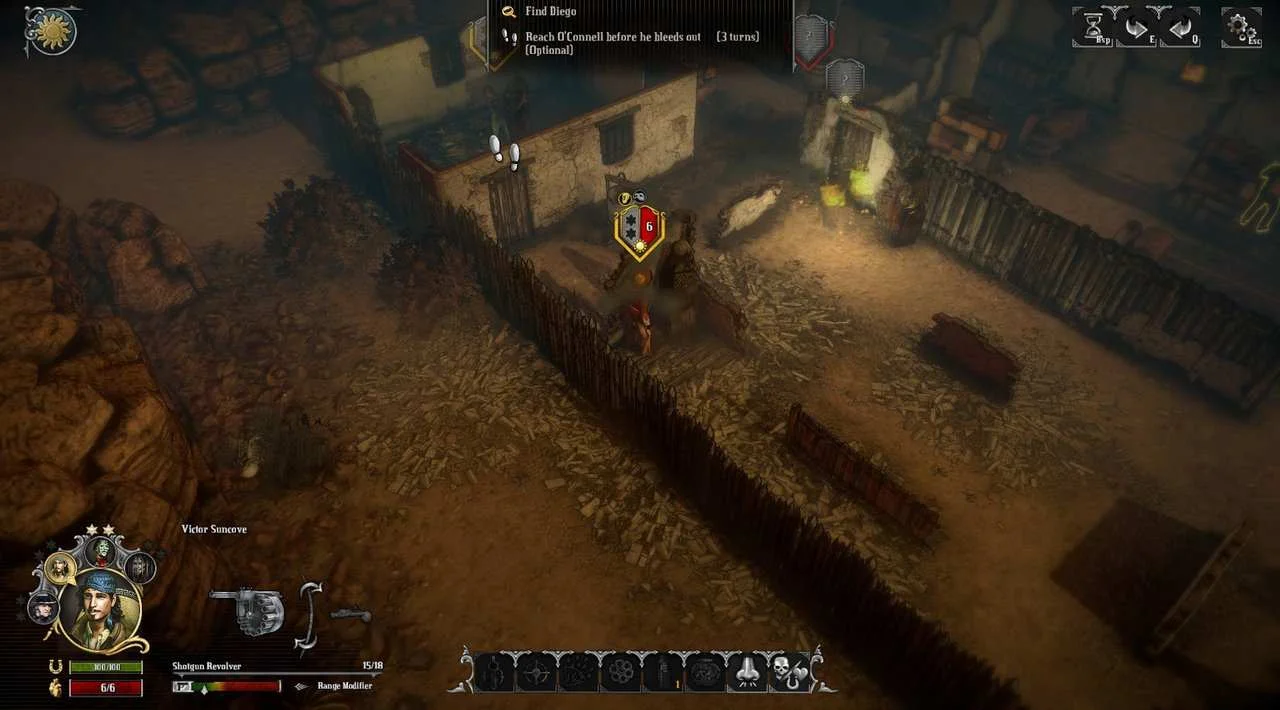Choose the dark-hatted character portrait

pos(43,606)
